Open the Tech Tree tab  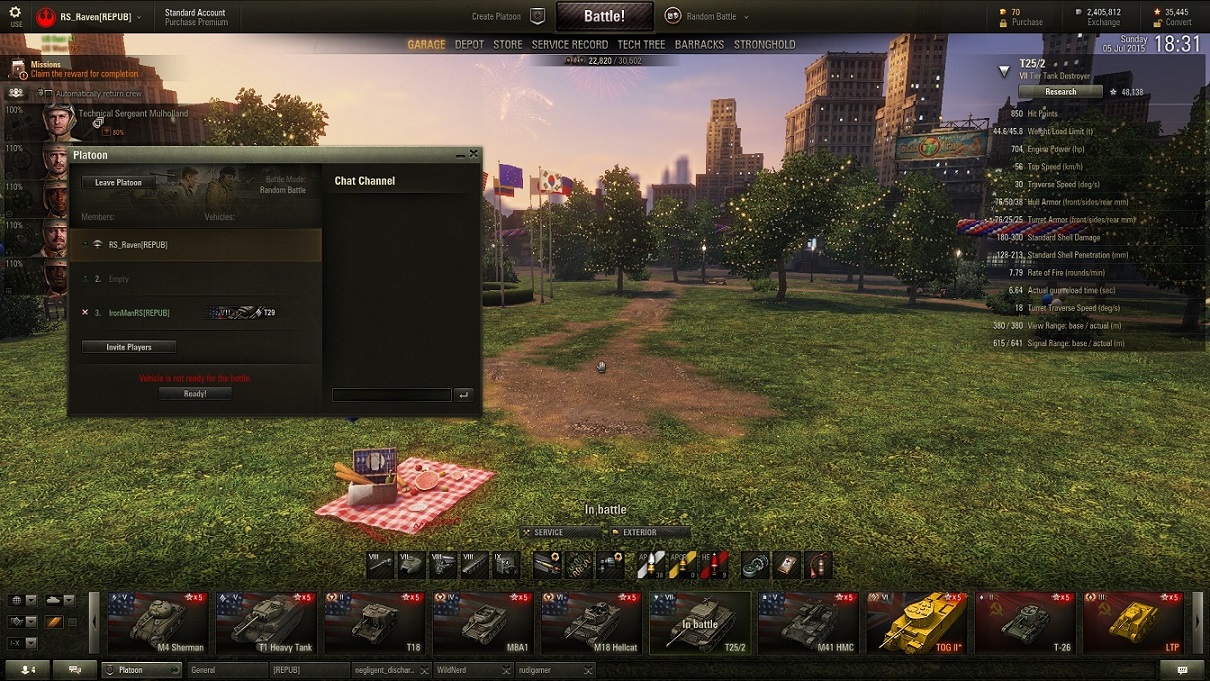[641, 45]
